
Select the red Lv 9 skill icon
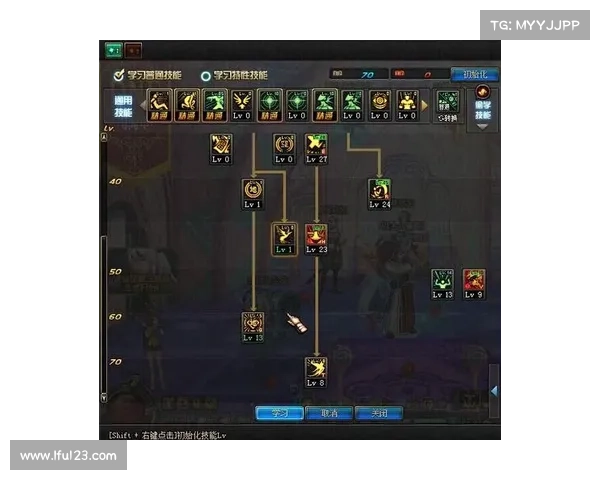(473, 280)
